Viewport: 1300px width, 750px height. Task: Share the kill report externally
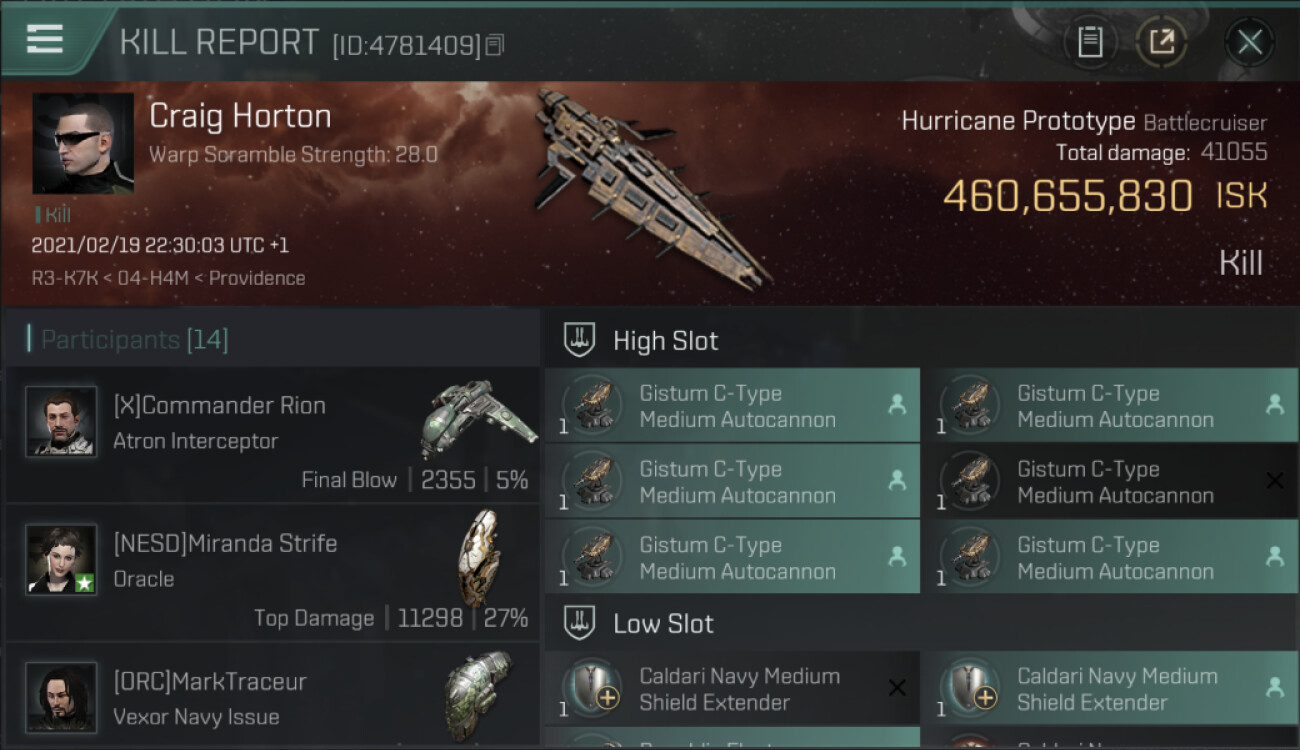pyautogui.click(x=1161, y=42)
